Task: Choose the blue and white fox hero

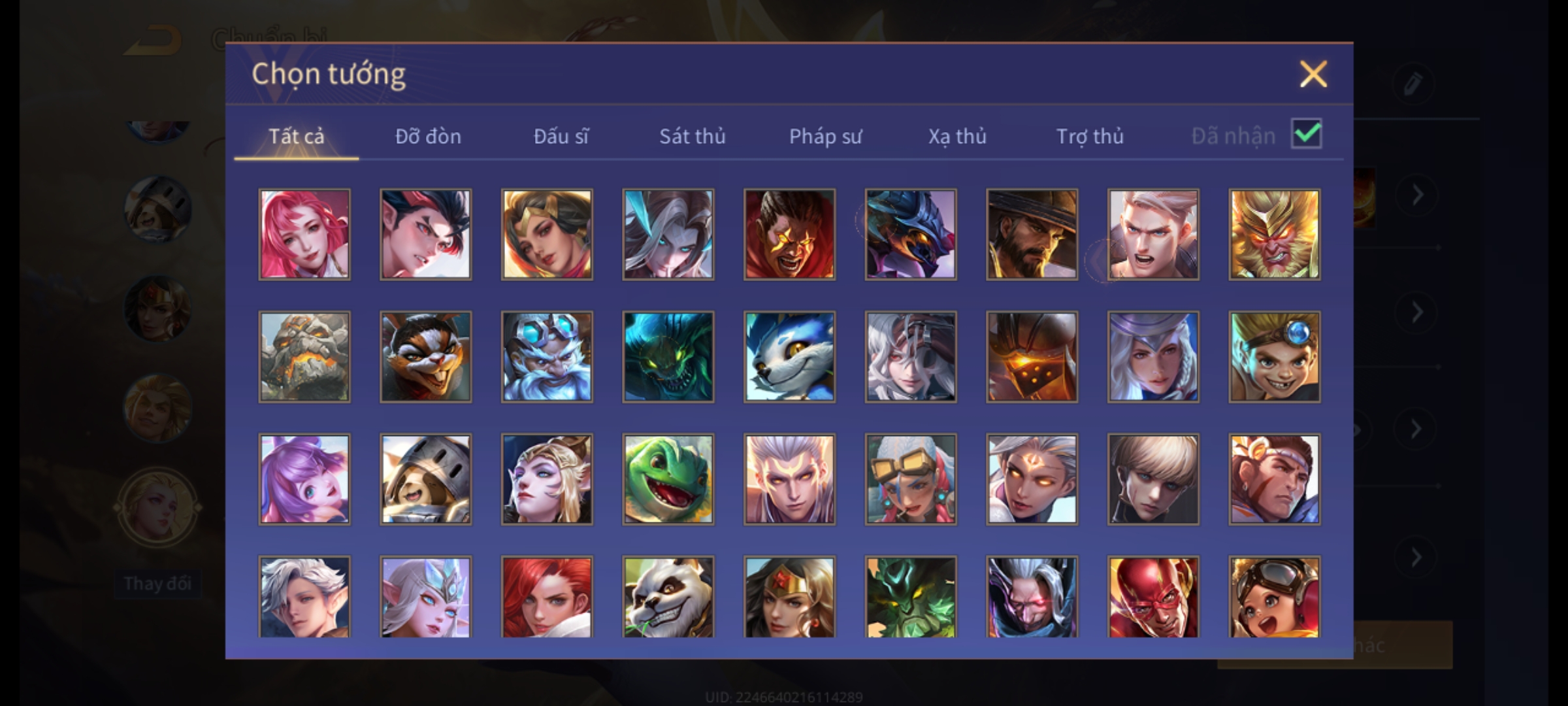Action: (789, 357)
